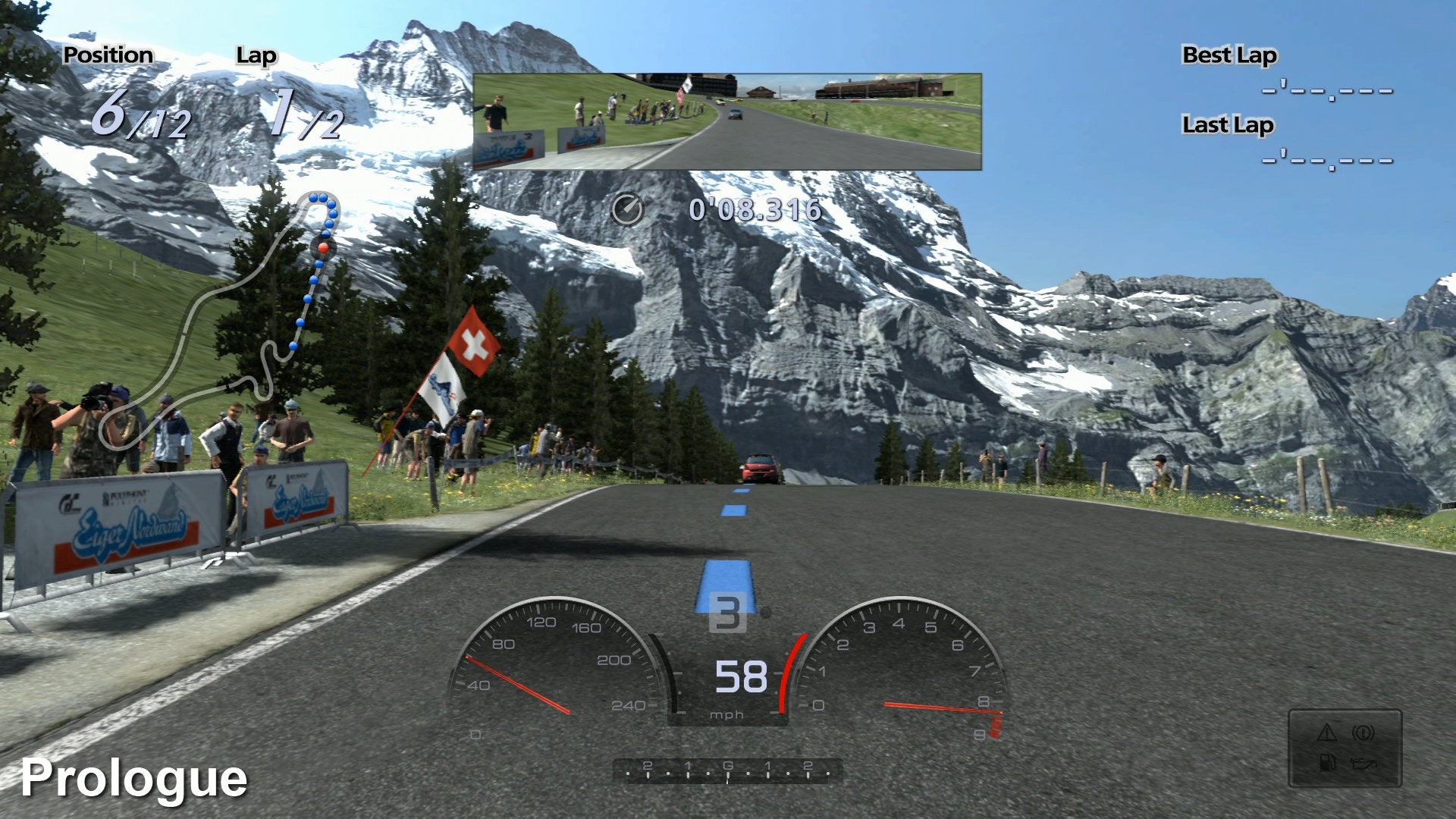Select the red player marker on the track map
The height and width of the screenshot is (819, 1456).
point(323,247)
